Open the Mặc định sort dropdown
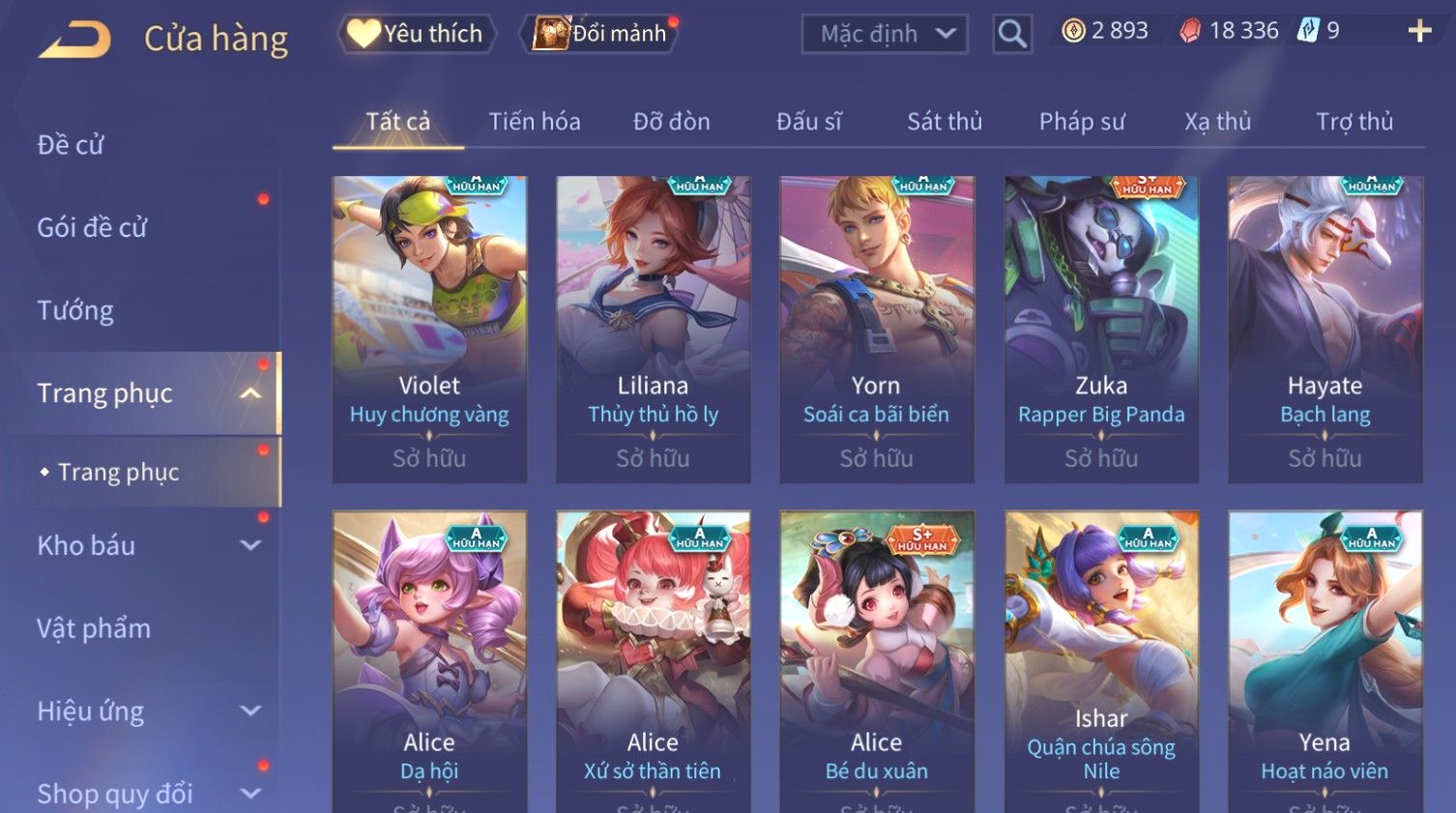The image size is (1456, 813). (x=885, y=35)
